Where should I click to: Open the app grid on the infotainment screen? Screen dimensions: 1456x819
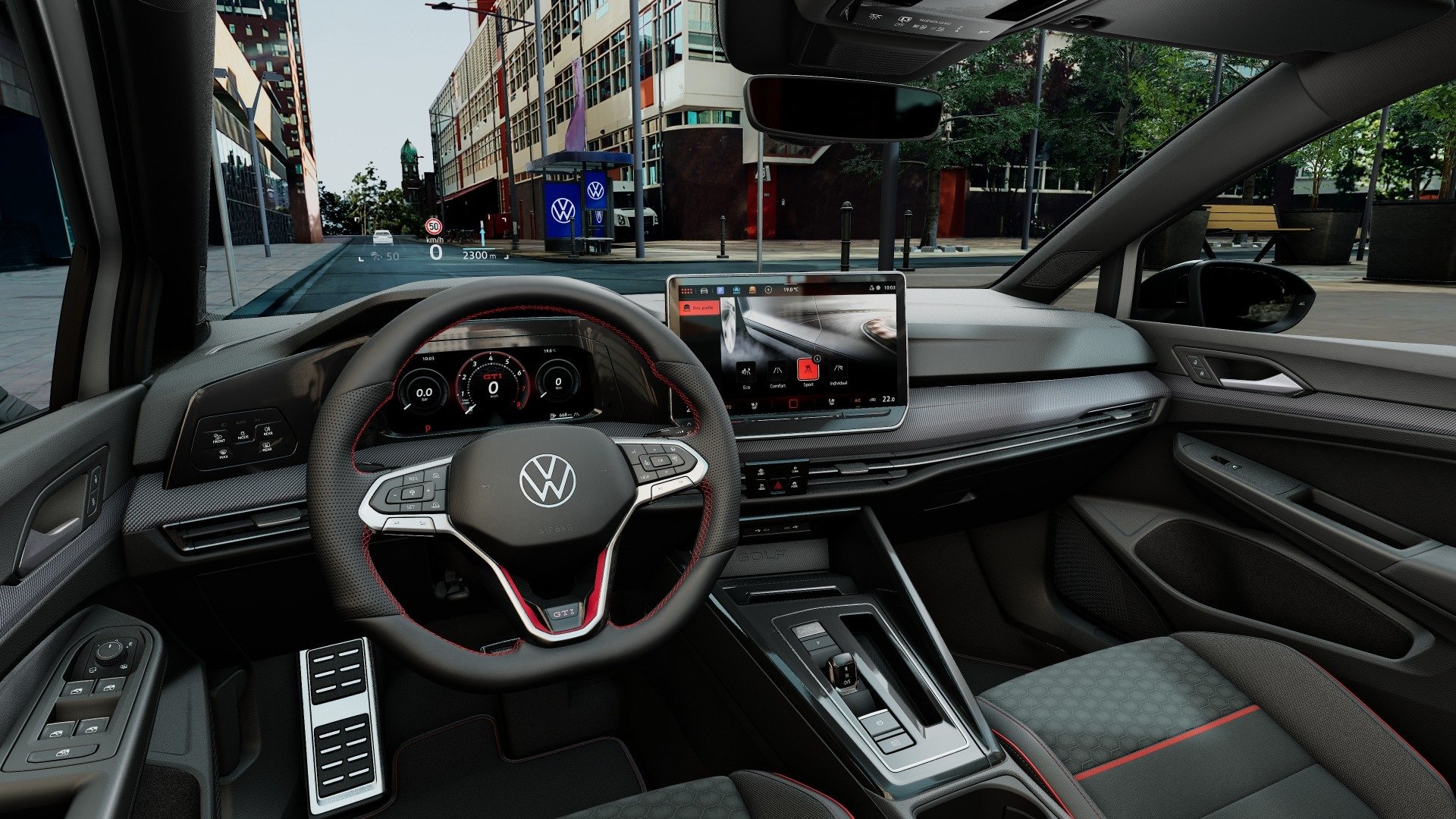tap(687, 290)
